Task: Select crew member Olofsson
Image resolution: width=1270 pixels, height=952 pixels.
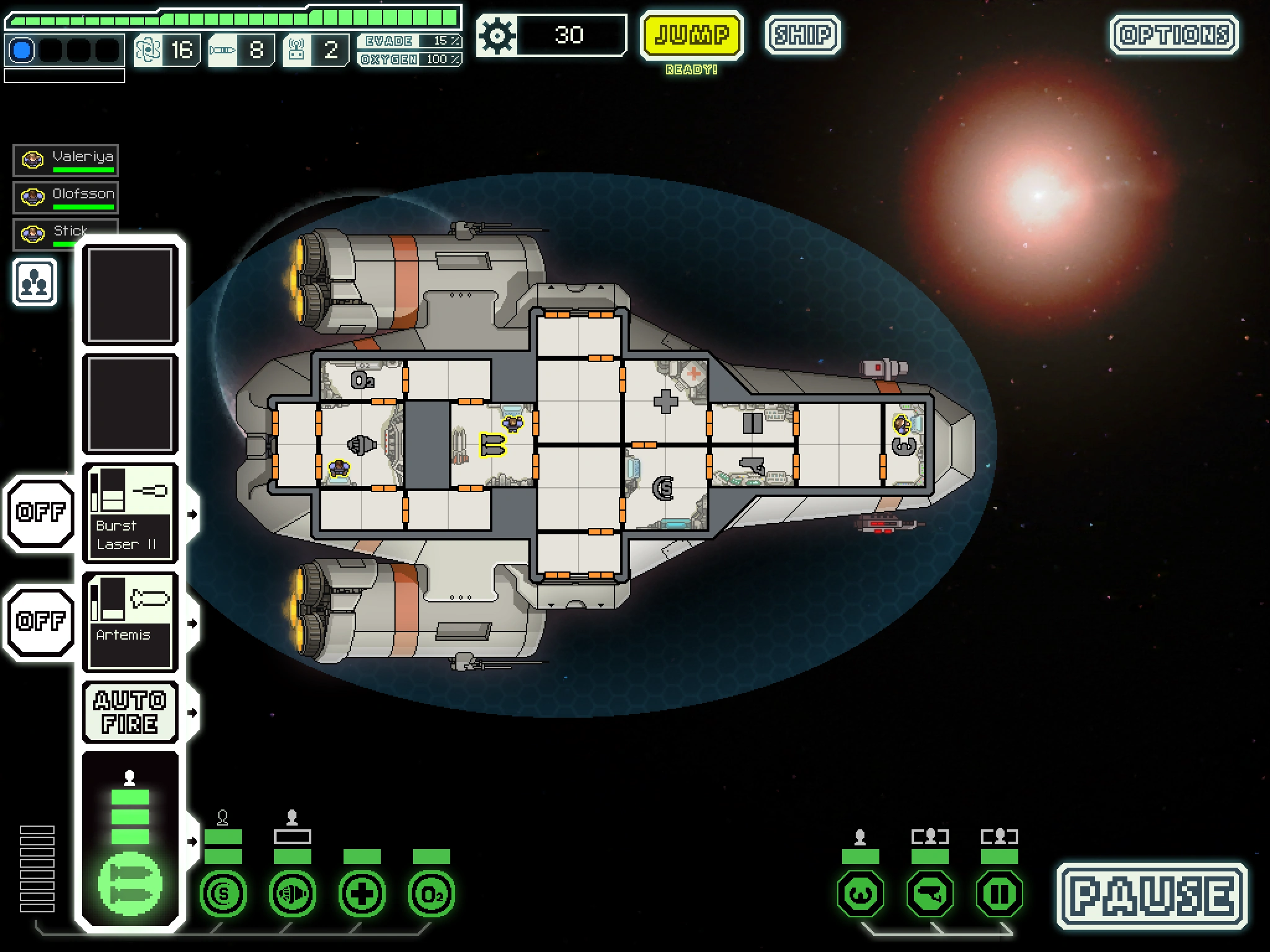Action: tap(66, 197)
